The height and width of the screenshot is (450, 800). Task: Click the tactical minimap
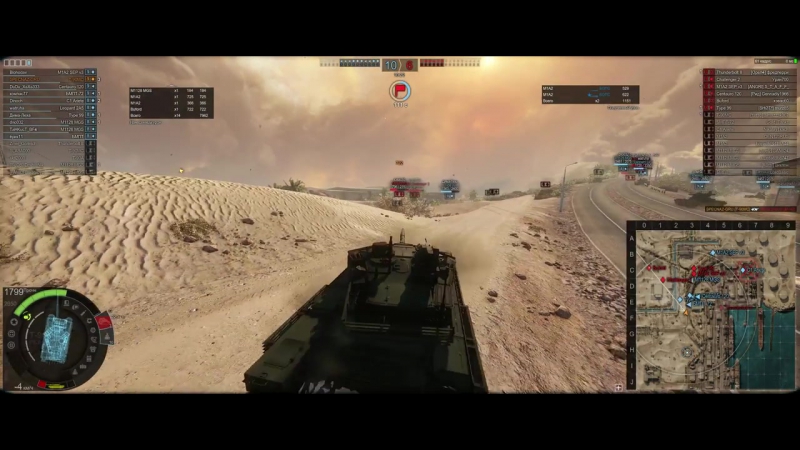(712, 306)
